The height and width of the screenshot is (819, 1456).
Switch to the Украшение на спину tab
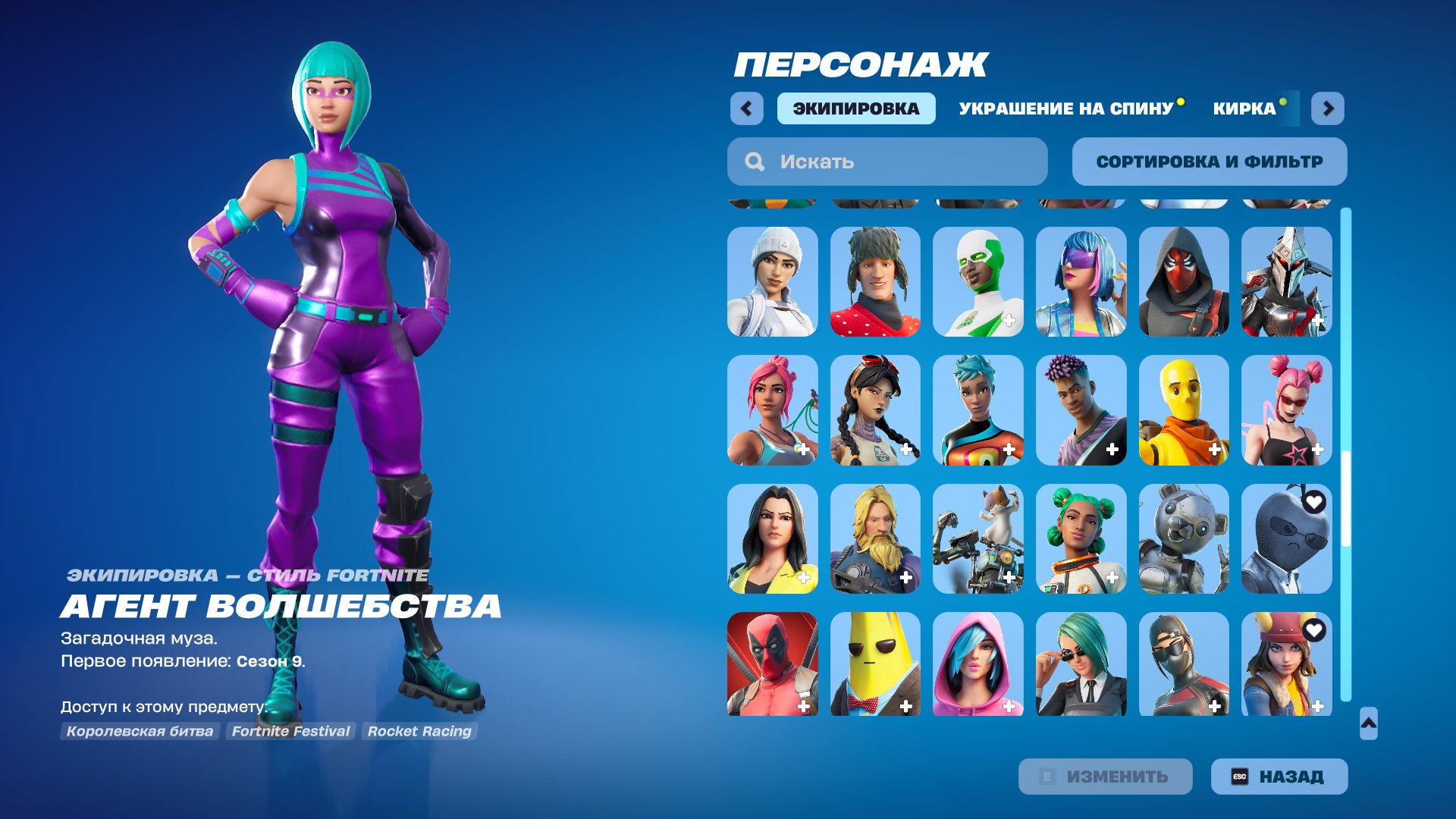(x=1065, y=108)
